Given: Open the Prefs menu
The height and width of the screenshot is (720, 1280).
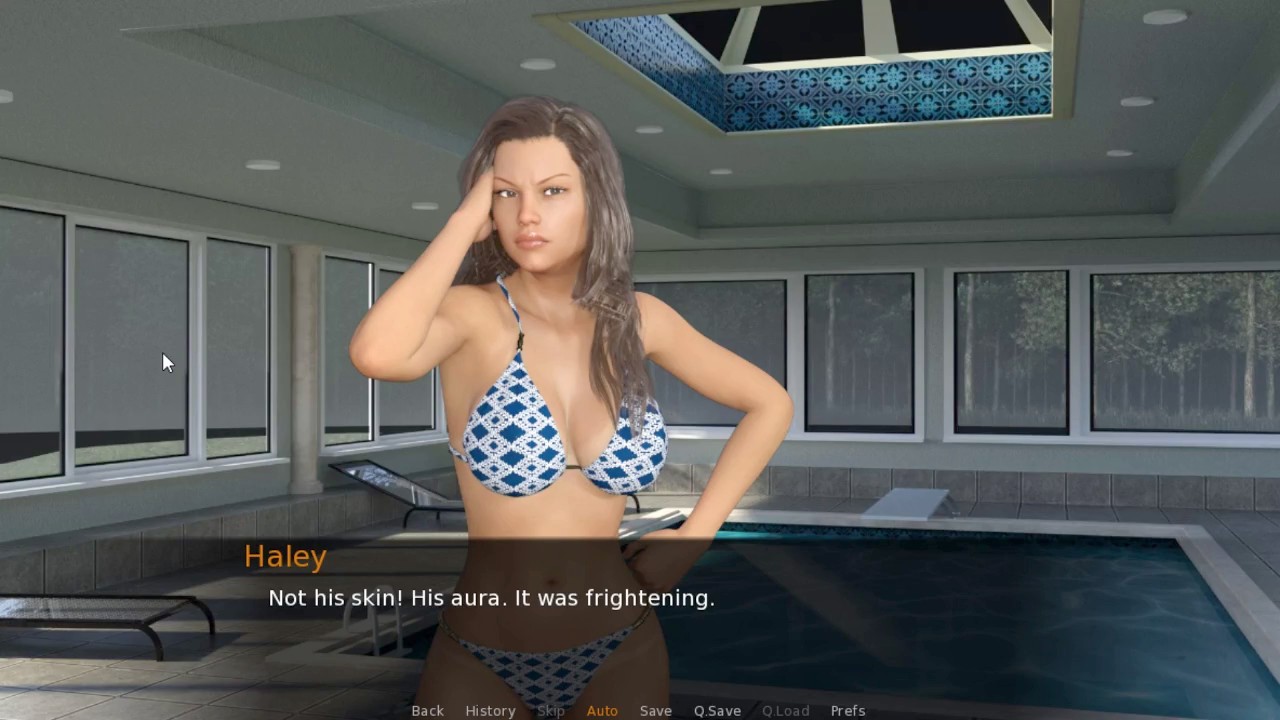Looking at the screenshot, I should (848, 710).
